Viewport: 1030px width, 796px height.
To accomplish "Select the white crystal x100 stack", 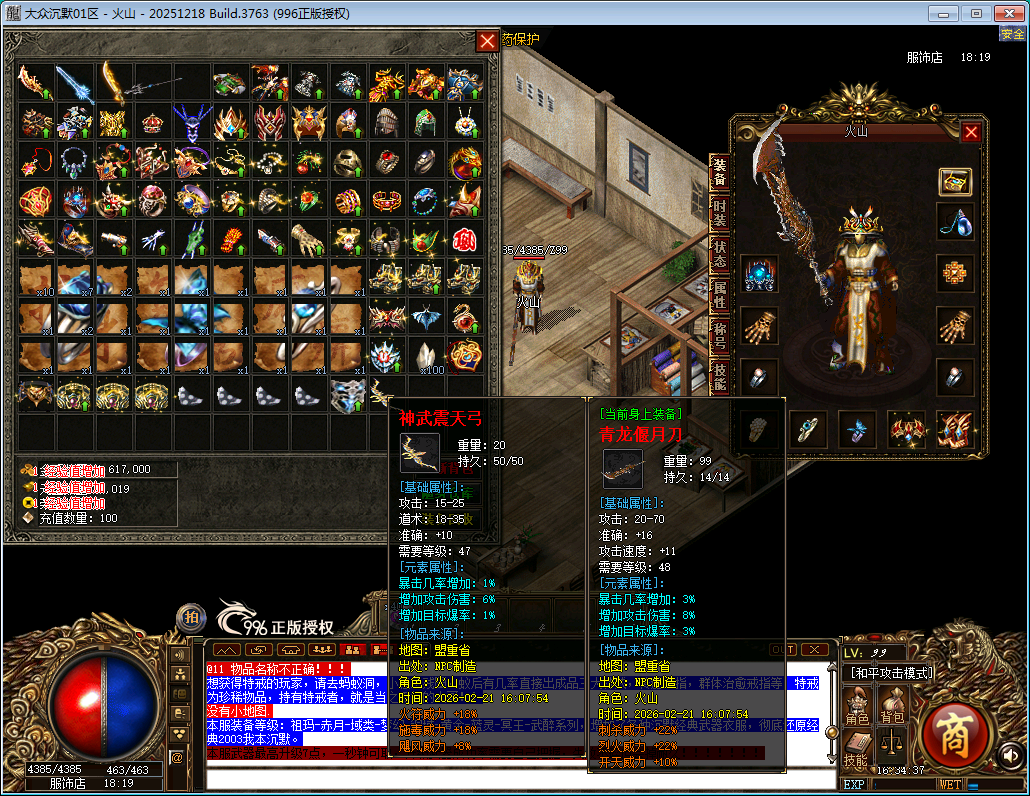I will click(x=426, y=357).
